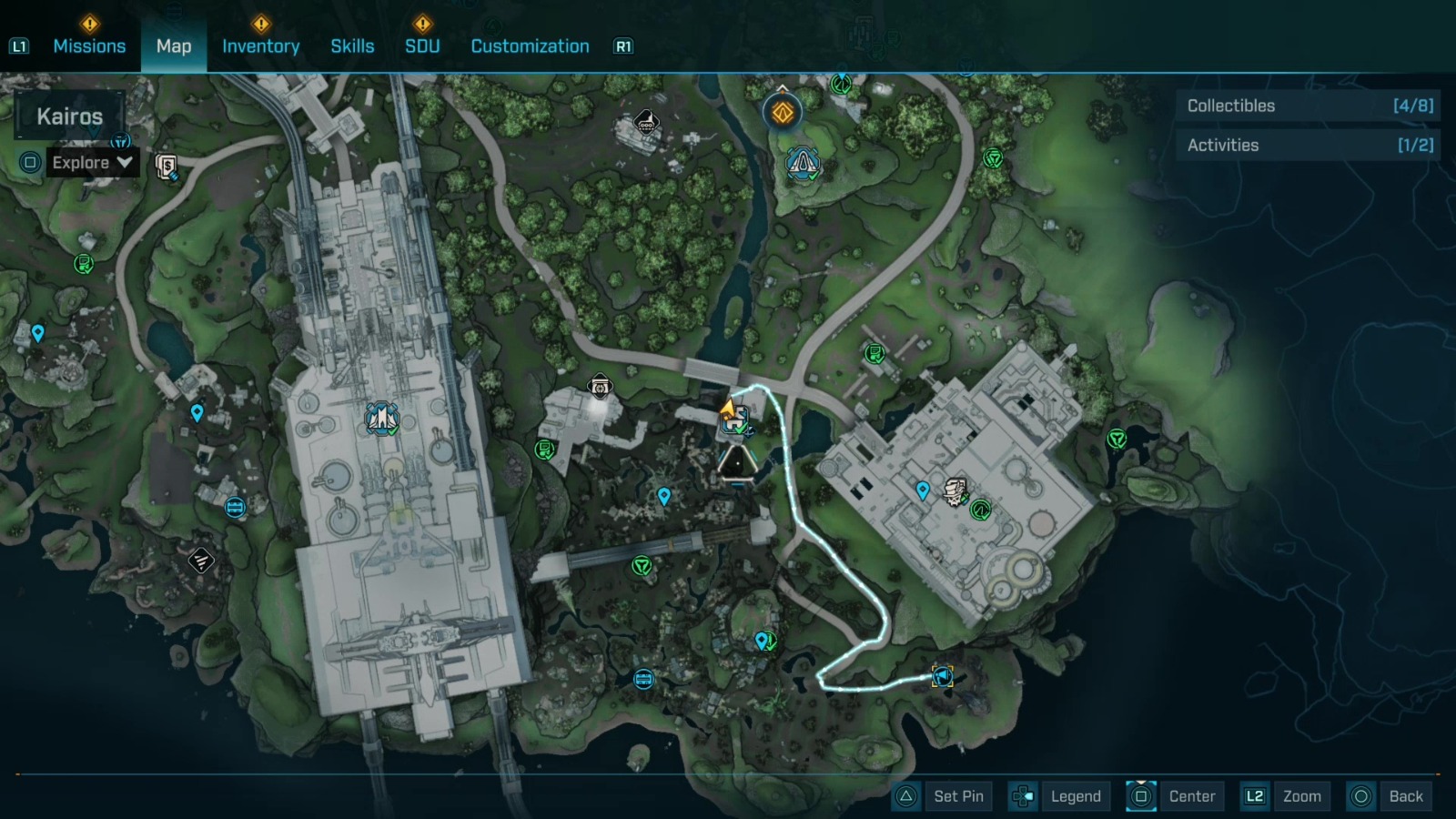Select the blue waypoint pin near map center
The image size is (1456, 819).
pos(664,498)
